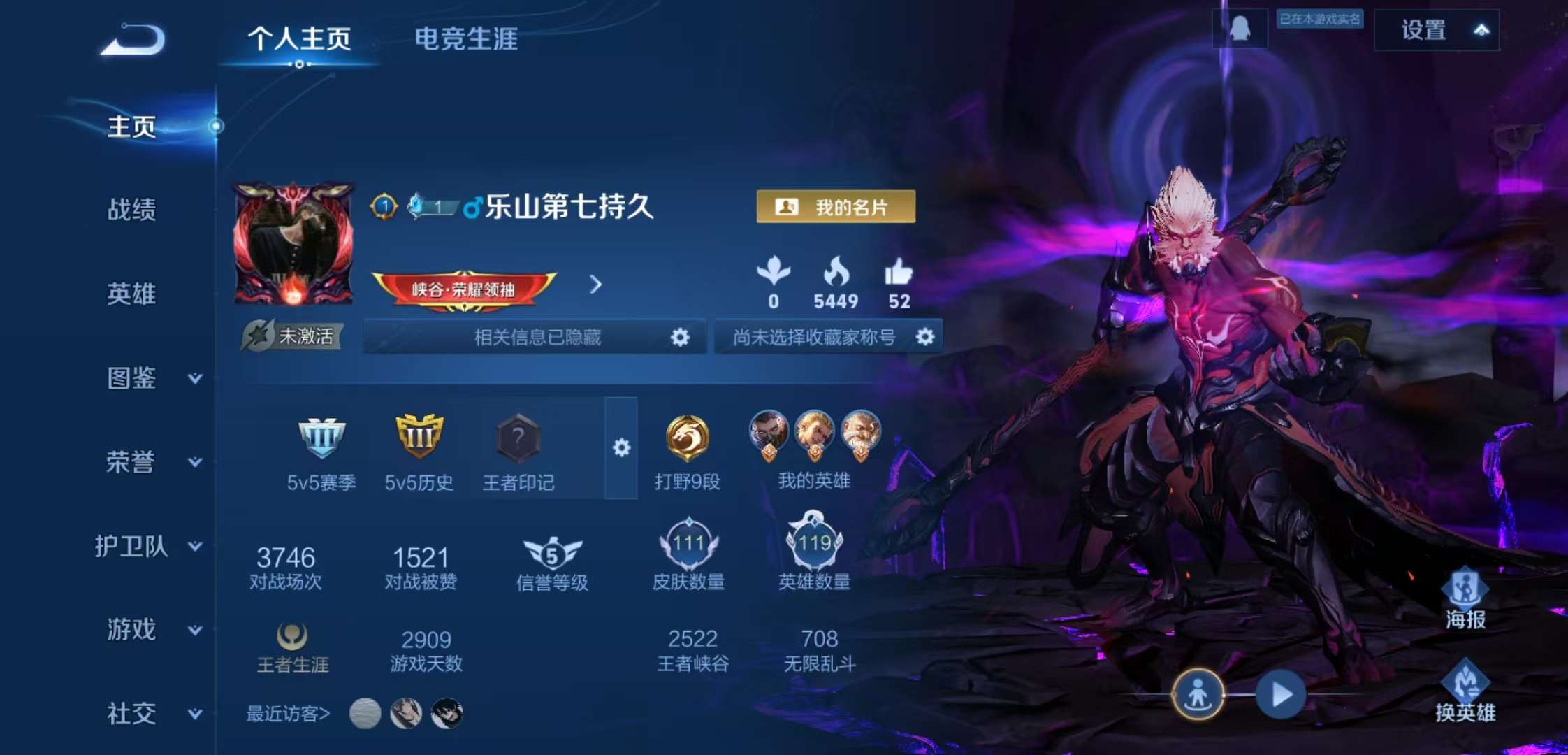Expand the 设置 panel chevron
The image size is (1568, 755).
pyautogui.click(x=1483, y=29)
